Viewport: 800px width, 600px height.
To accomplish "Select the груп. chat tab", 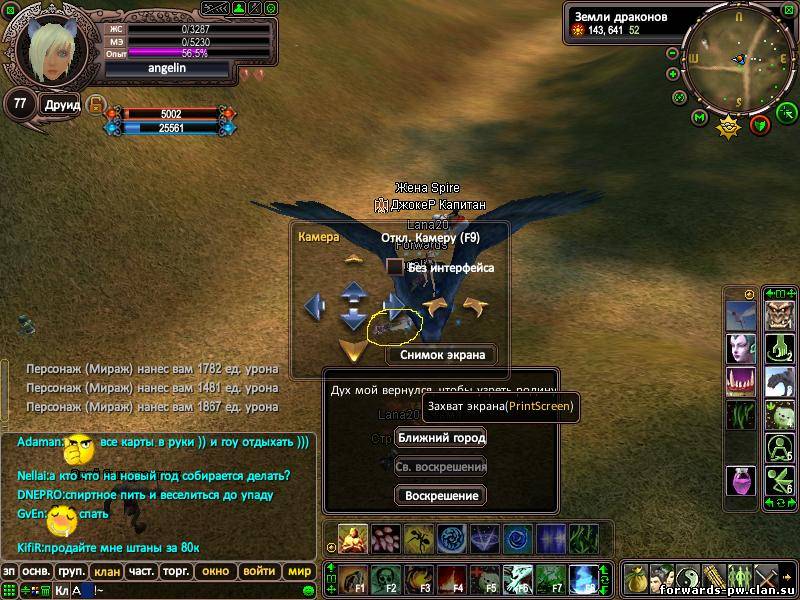I will [x=70, y=572].
